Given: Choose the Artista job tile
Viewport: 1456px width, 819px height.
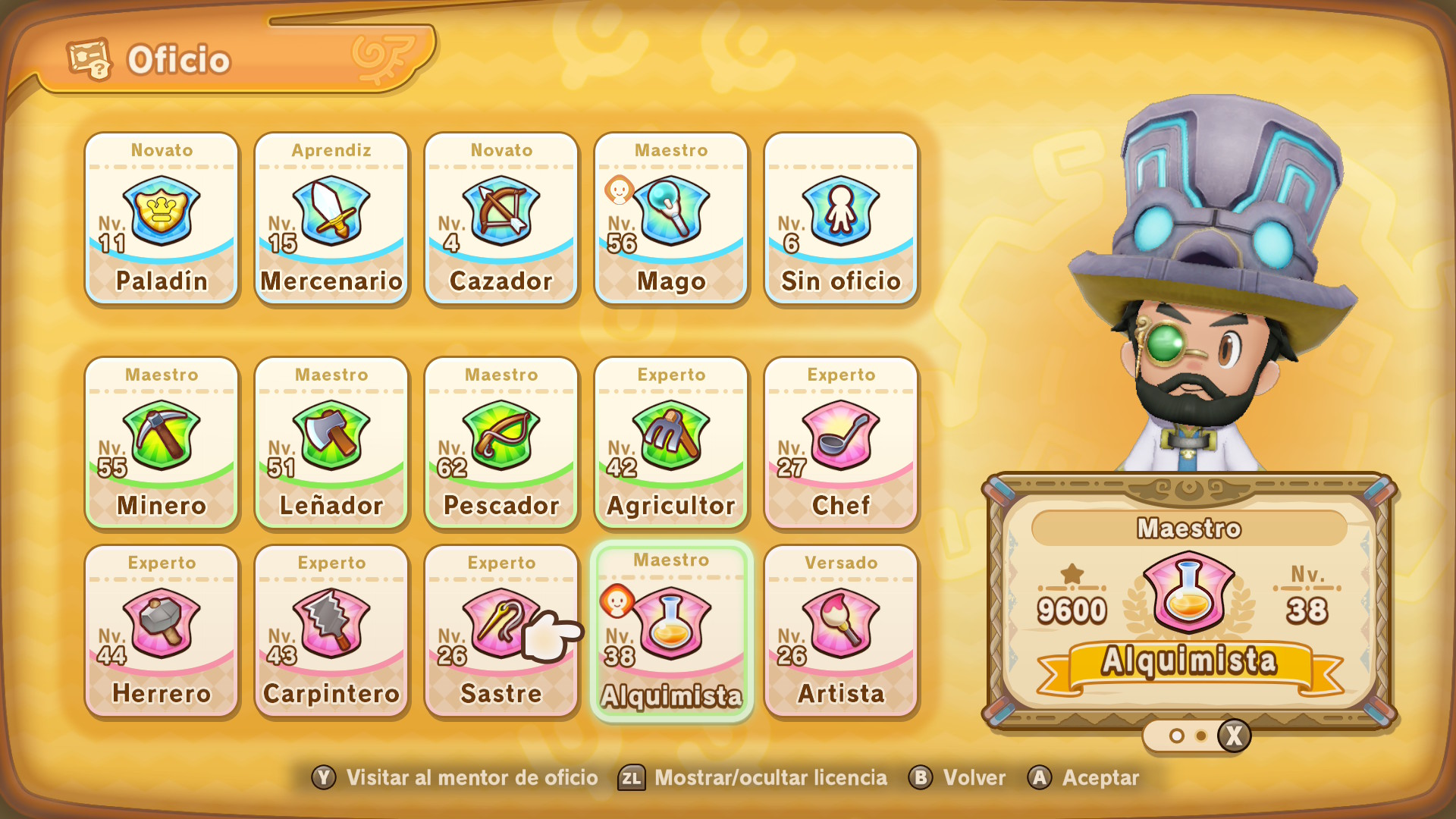Looking at the screenshot, I should pyautogui.click(x=841, y=631).
